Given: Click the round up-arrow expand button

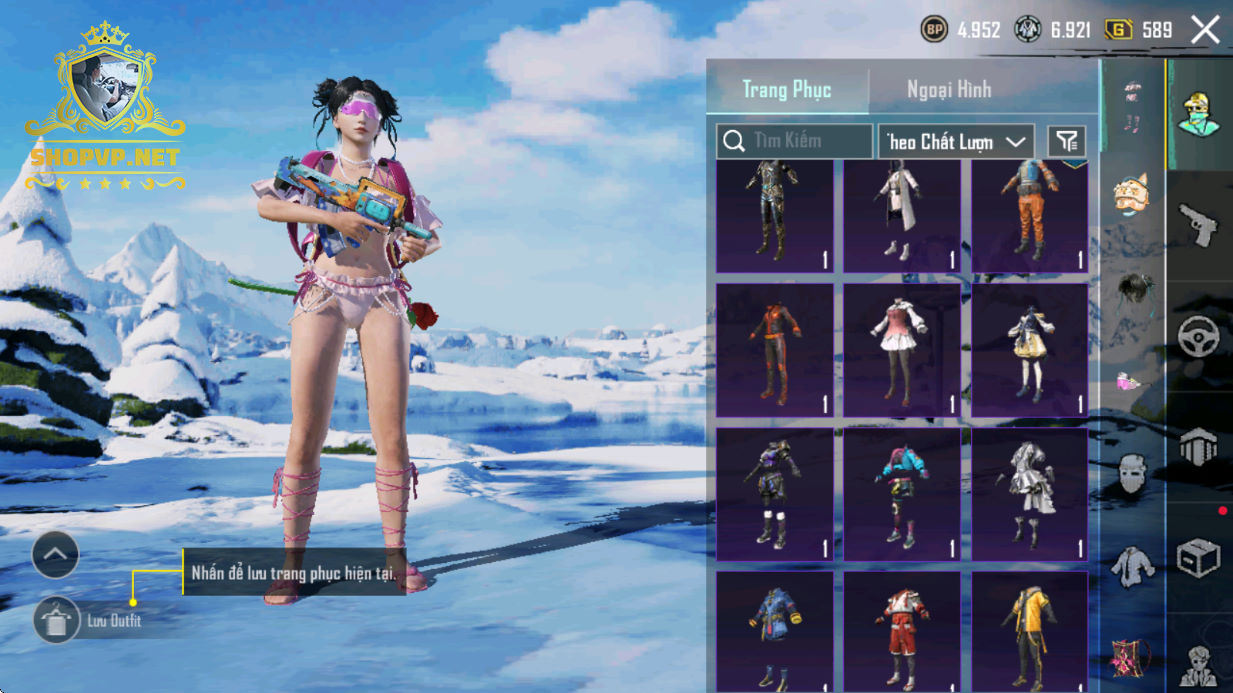Looking at the screenshot, I should (x=55, y=553).
